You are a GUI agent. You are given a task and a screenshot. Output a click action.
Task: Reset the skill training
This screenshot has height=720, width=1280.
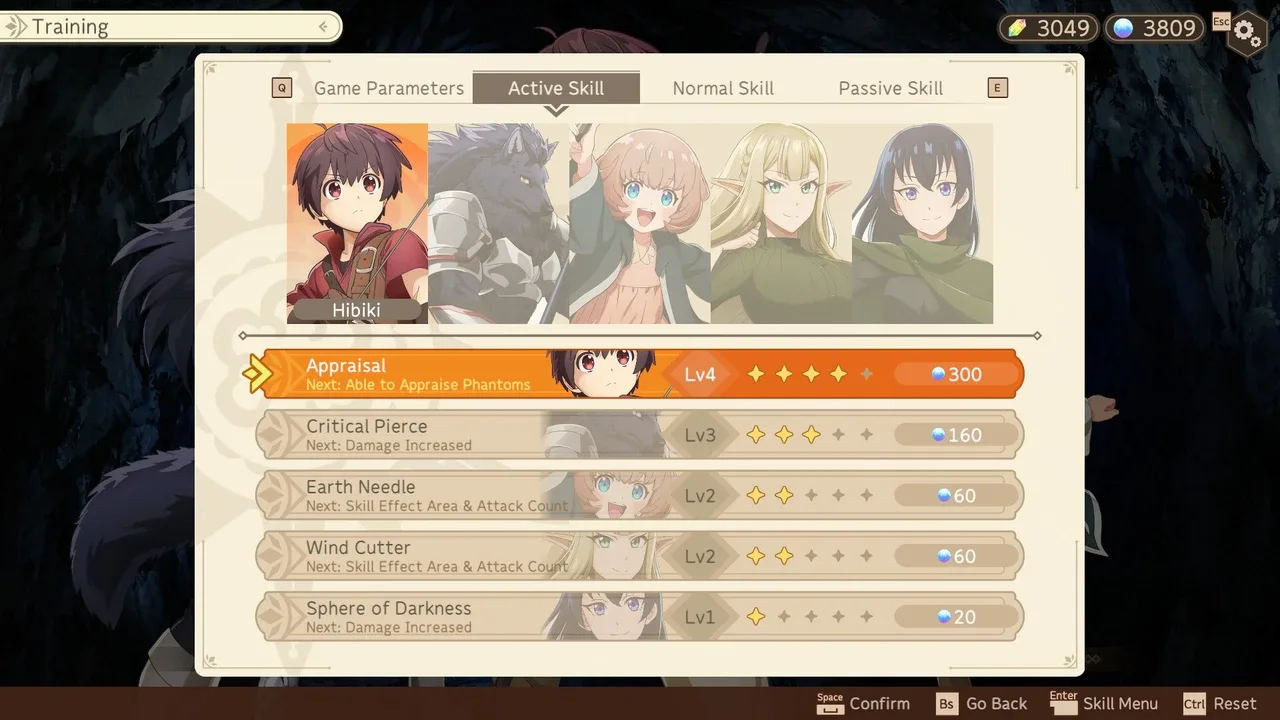(x=1220, y=704)
